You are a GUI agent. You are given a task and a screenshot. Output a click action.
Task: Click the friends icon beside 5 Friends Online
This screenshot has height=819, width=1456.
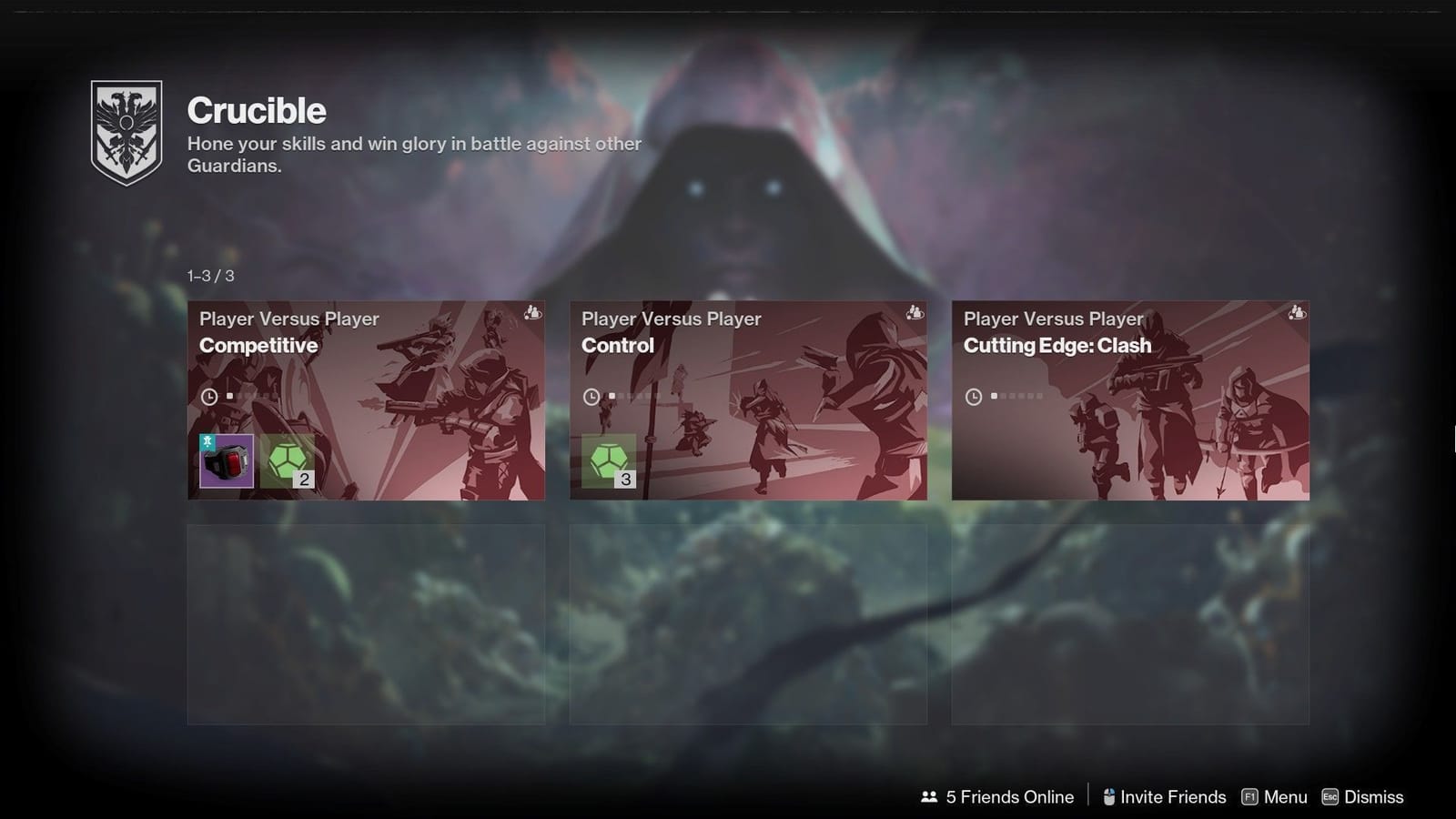click(928, 796)
